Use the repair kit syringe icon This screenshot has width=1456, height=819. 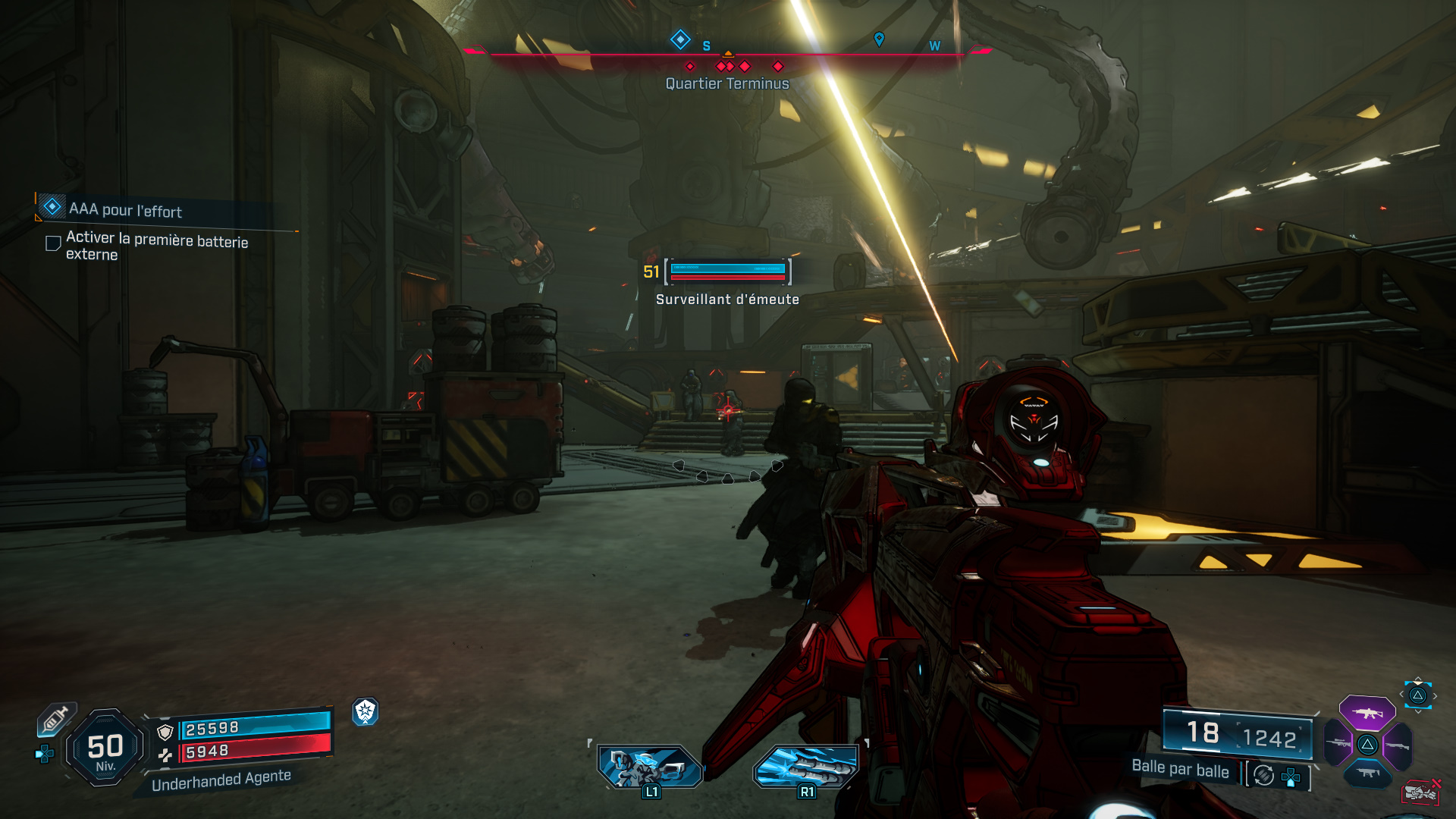[55, 718]
